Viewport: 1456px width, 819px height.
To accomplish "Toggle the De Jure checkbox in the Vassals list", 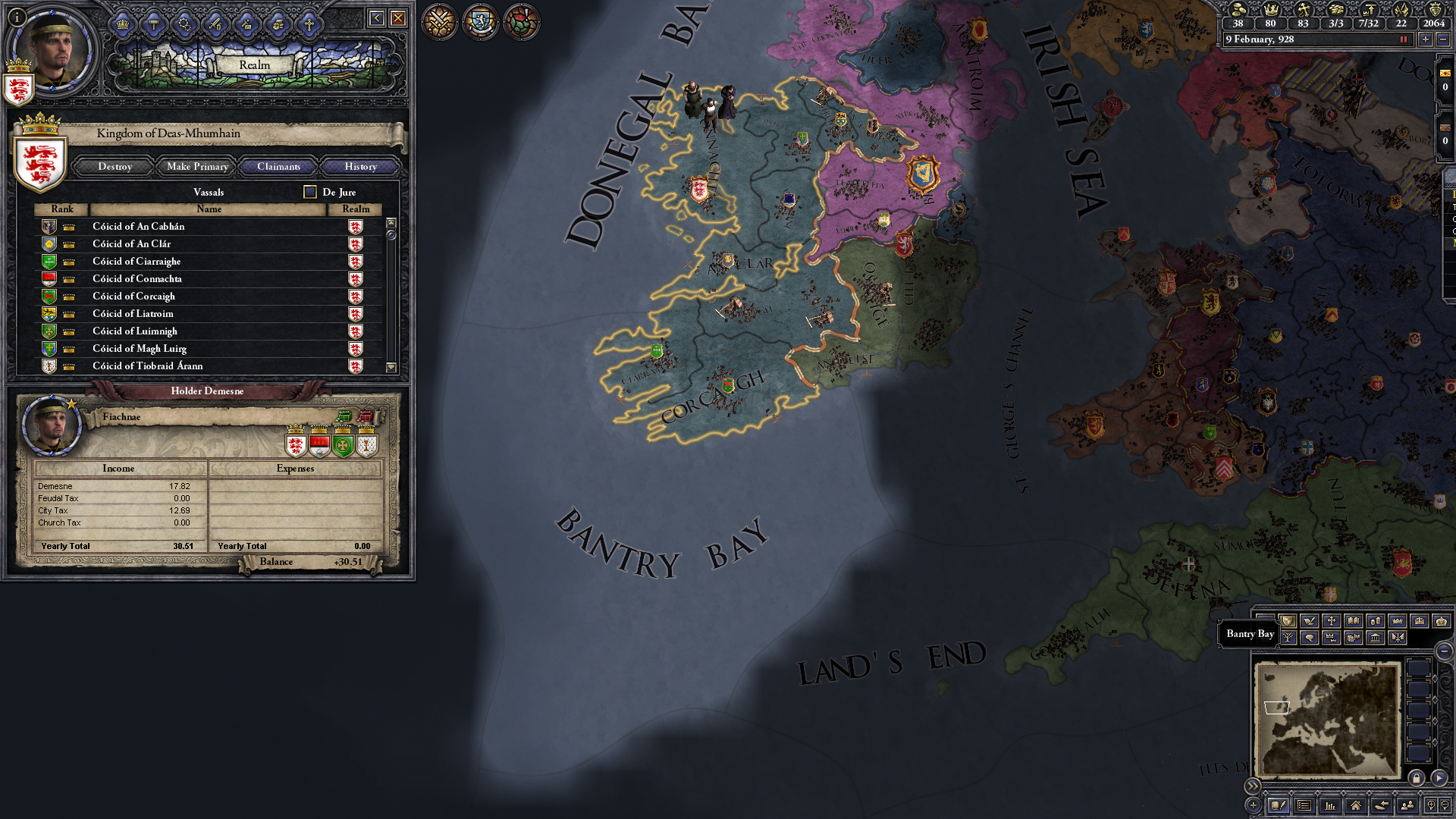I will point(309,192).
